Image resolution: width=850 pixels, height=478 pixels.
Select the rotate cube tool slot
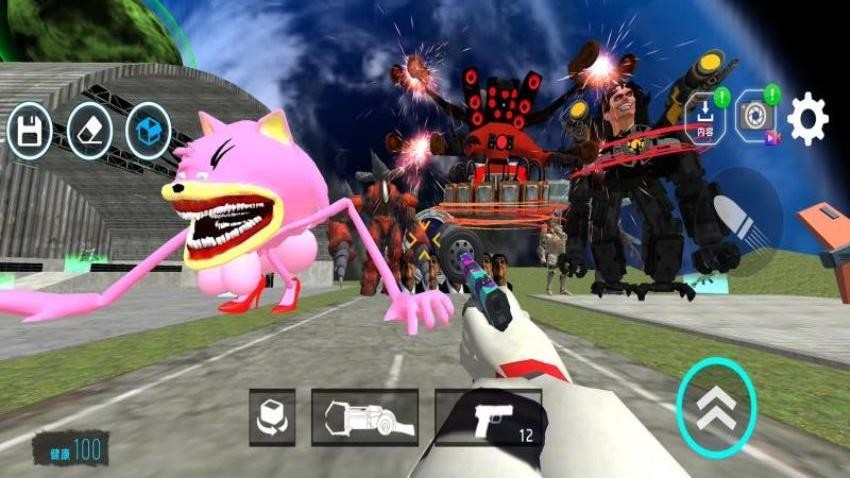pos(272,417)
